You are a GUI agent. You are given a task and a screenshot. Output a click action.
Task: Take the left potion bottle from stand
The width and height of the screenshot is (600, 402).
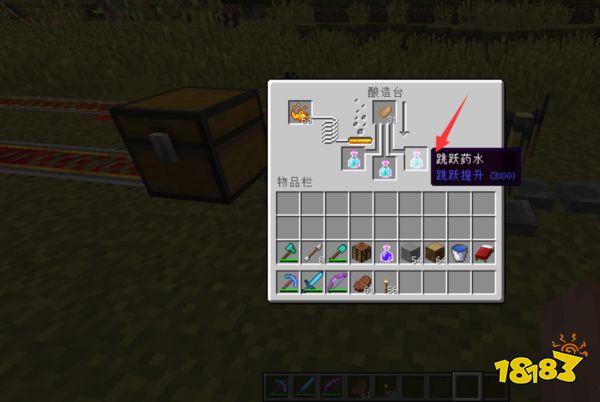[353, 157]
